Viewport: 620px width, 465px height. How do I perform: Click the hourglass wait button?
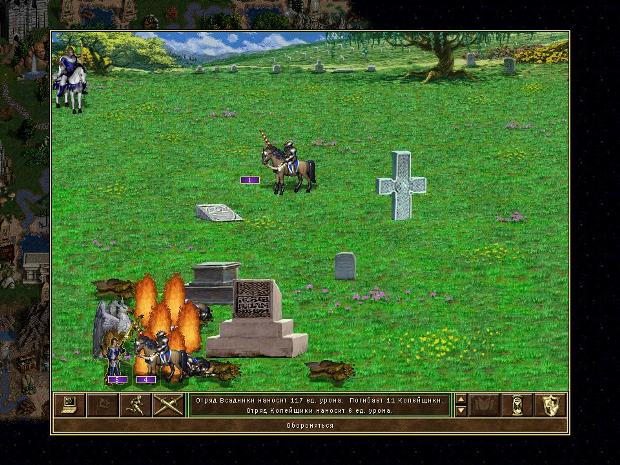(518, 405)
